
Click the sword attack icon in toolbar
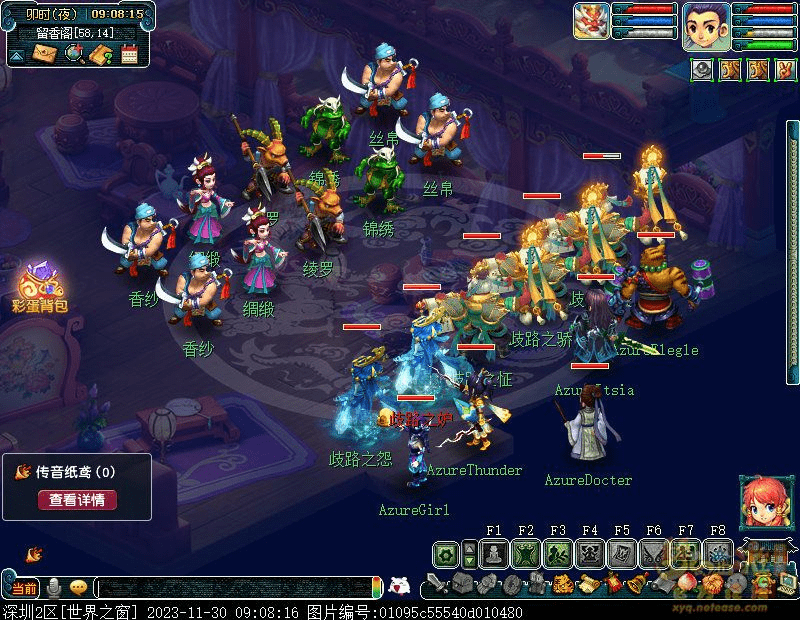click(x=436, y=583)
